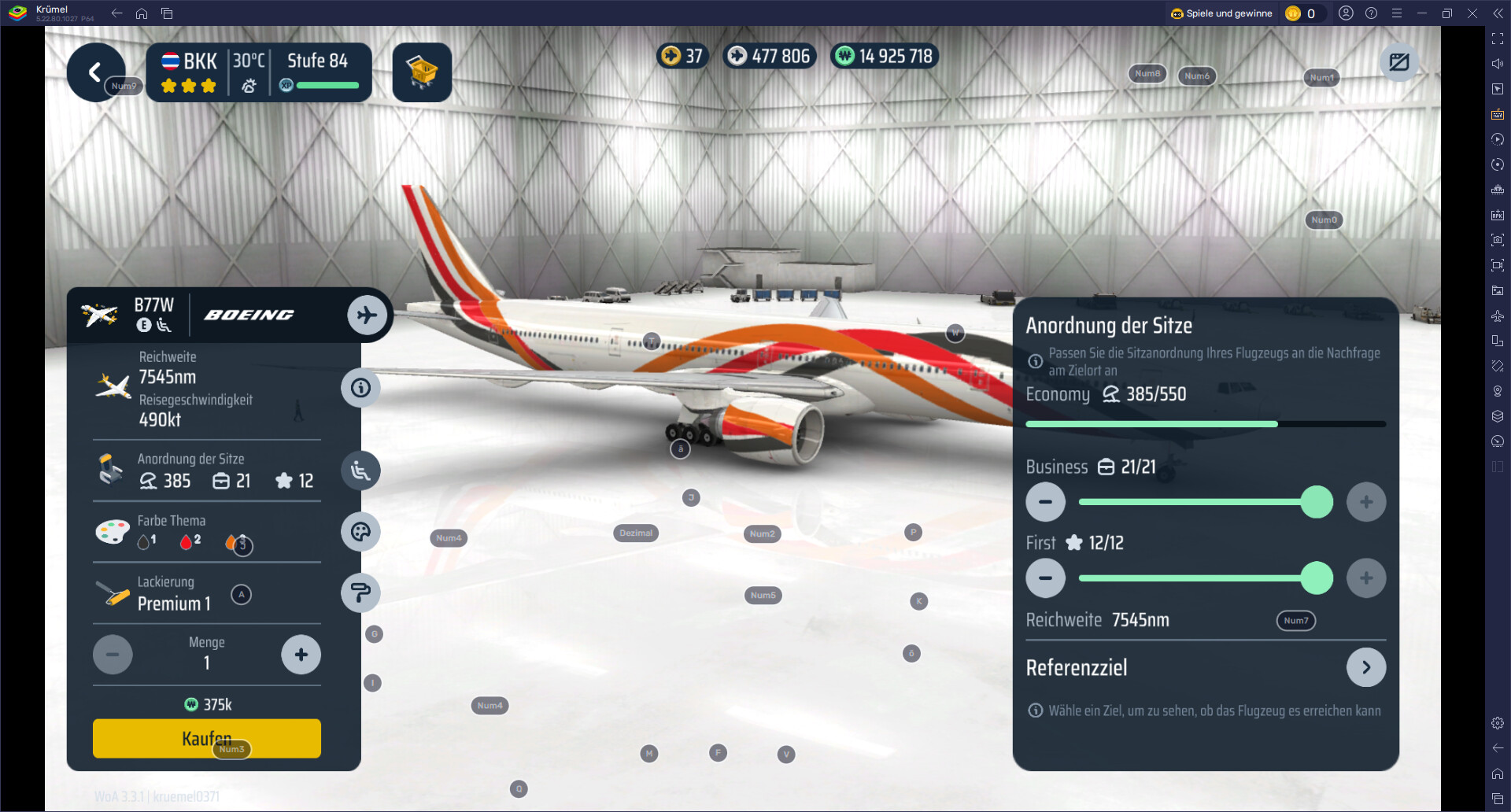Decrease First class seats with minus
The height and width of the screenshot is (812, 1511).
pyautogui.click(x=1045, y=578)
